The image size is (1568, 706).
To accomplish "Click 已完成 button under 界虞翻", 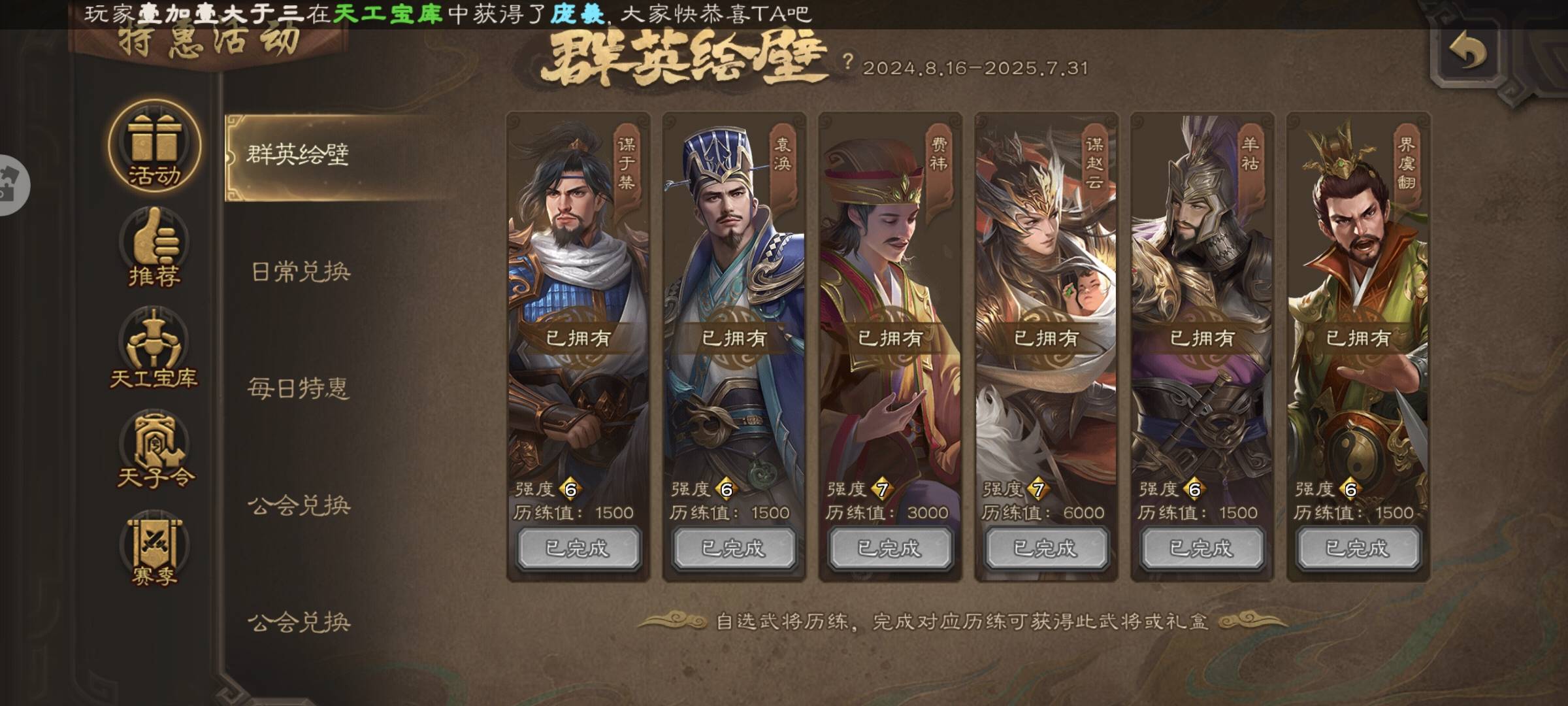I will point(1358,548).
